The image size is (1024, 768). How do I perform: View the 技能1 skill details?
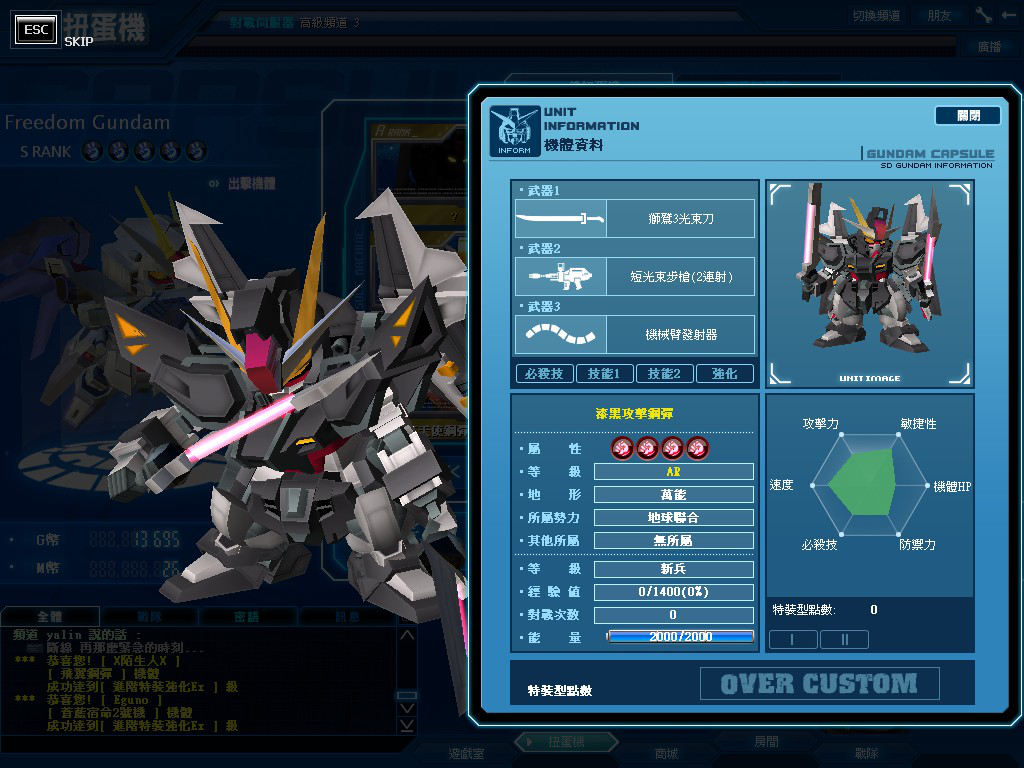click(x=604, y=374)
